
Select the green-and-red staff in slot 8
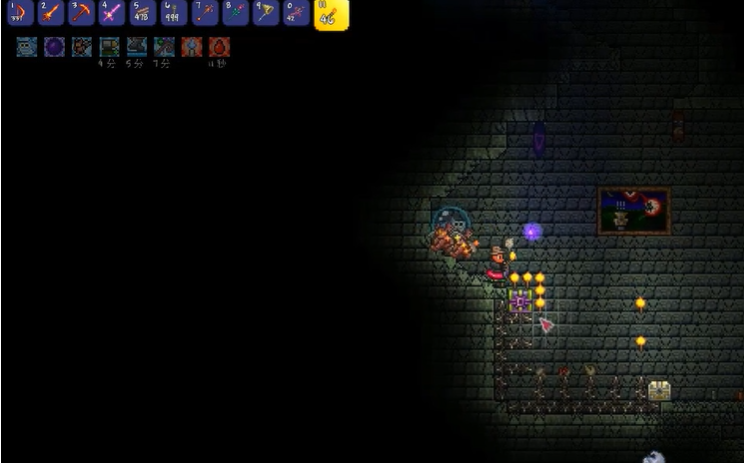pyautogui.click(x=235, y=13)
